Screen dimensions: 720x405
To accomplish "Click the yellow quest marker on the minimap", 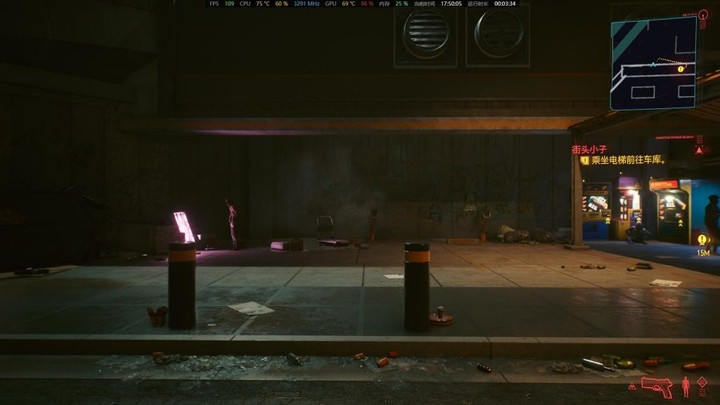I will click(x=681, y=69).
